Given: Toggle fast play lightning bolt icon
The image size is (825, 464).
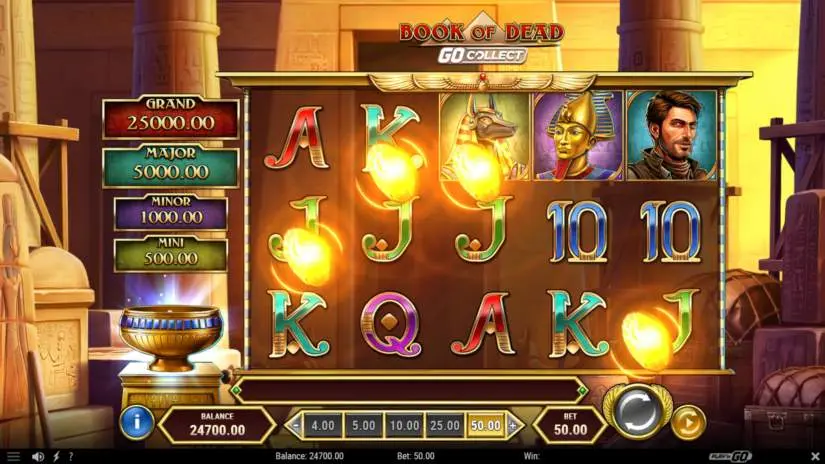Looking at the screenshot, I should pyautogui.click(x=54, y=457).
